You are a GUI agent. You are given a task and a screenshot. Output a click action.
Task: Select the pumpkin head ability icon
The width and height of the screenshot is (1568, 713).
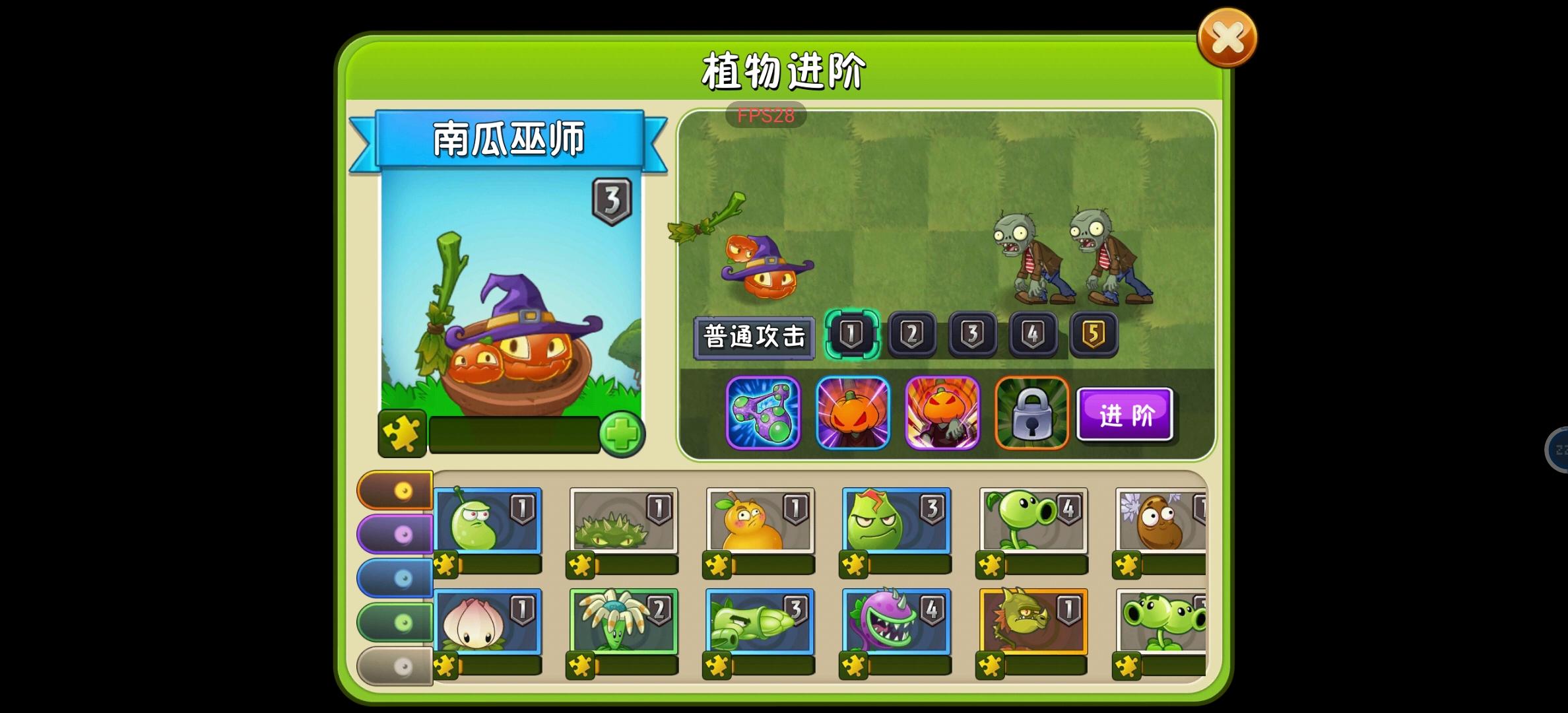coord(852,414)
